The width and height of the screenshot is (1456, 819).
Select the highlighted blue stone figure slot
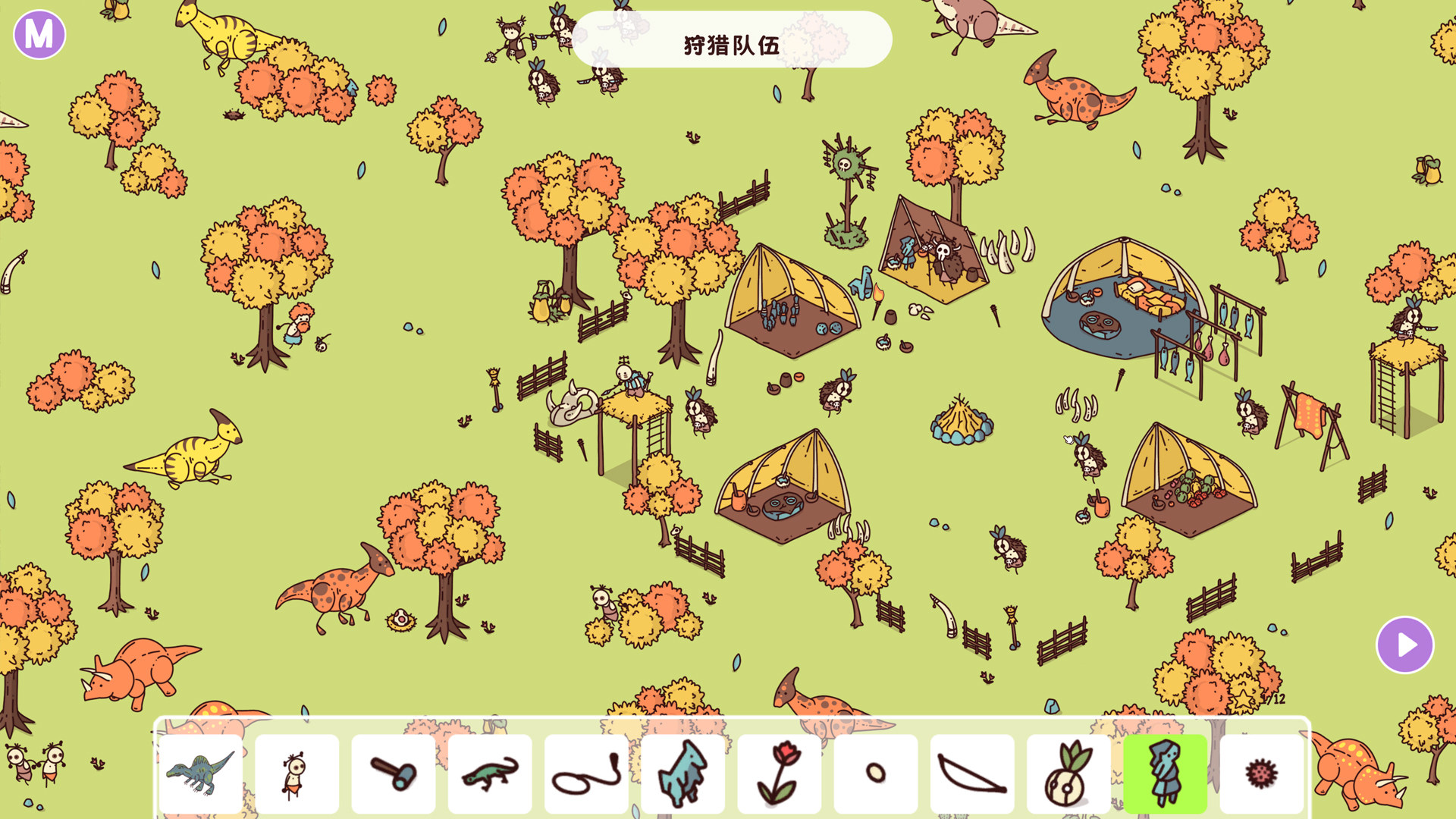[1165, 773]
